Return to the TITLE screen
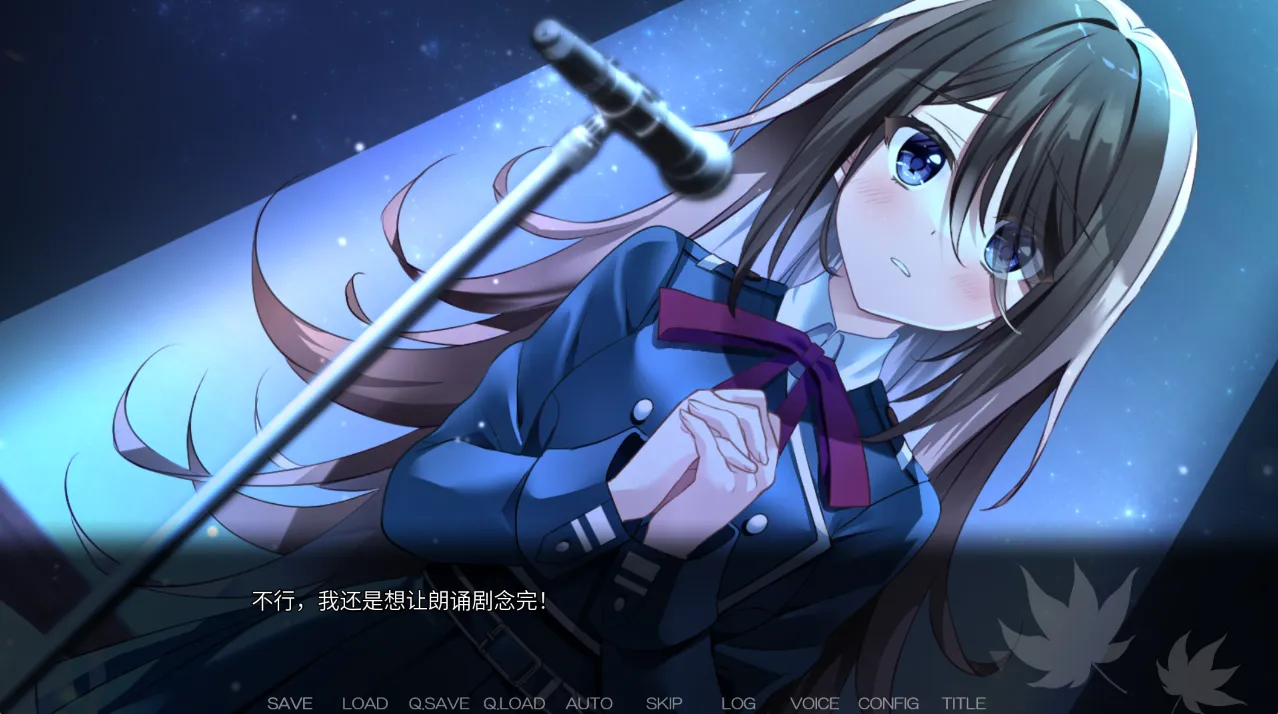The width and height of the screenshot is (1278, 714). tap(963, 703)
